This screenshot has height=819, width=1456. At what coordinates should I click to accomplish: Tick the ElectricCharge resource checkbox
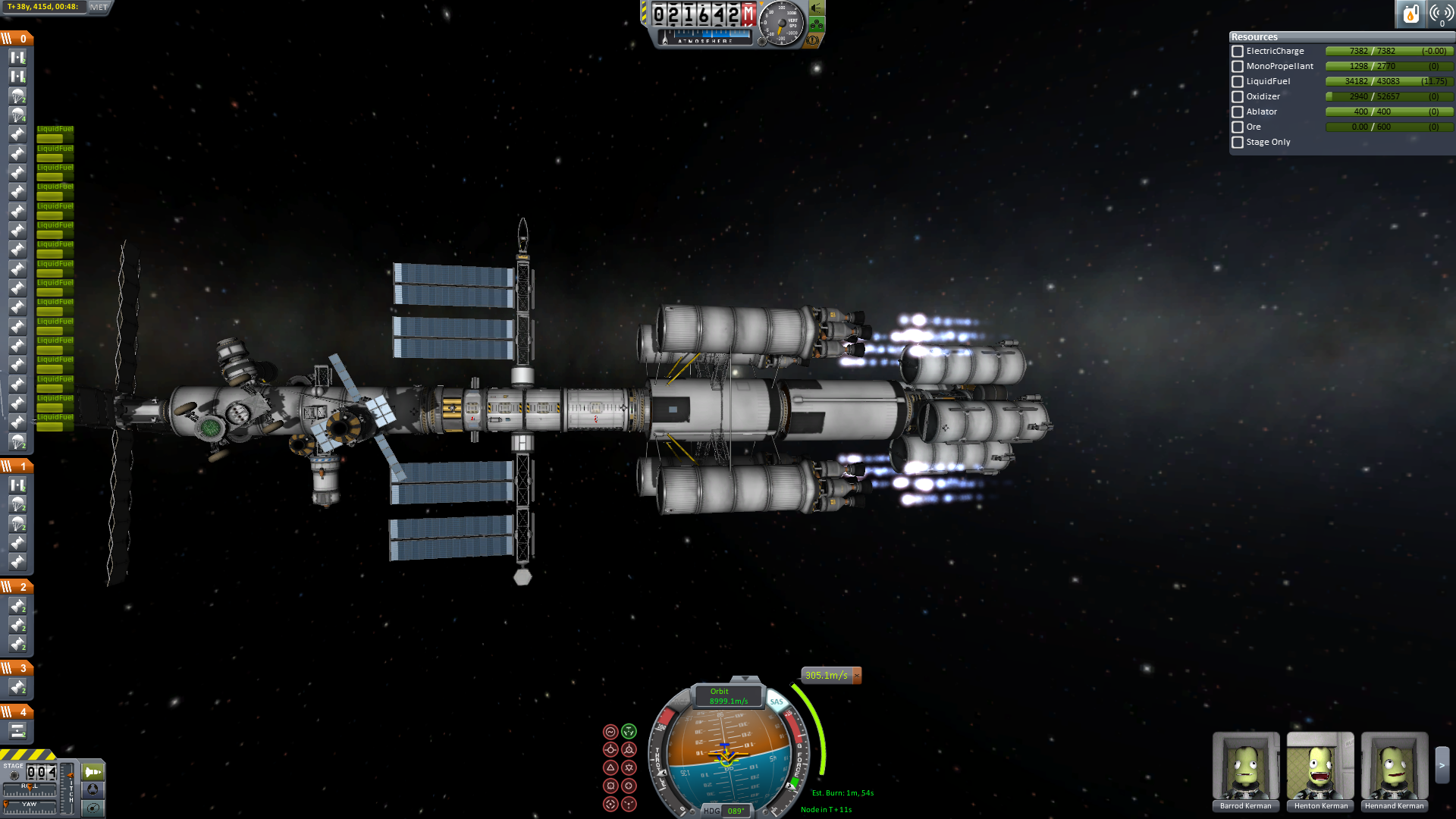[1238, 52]
